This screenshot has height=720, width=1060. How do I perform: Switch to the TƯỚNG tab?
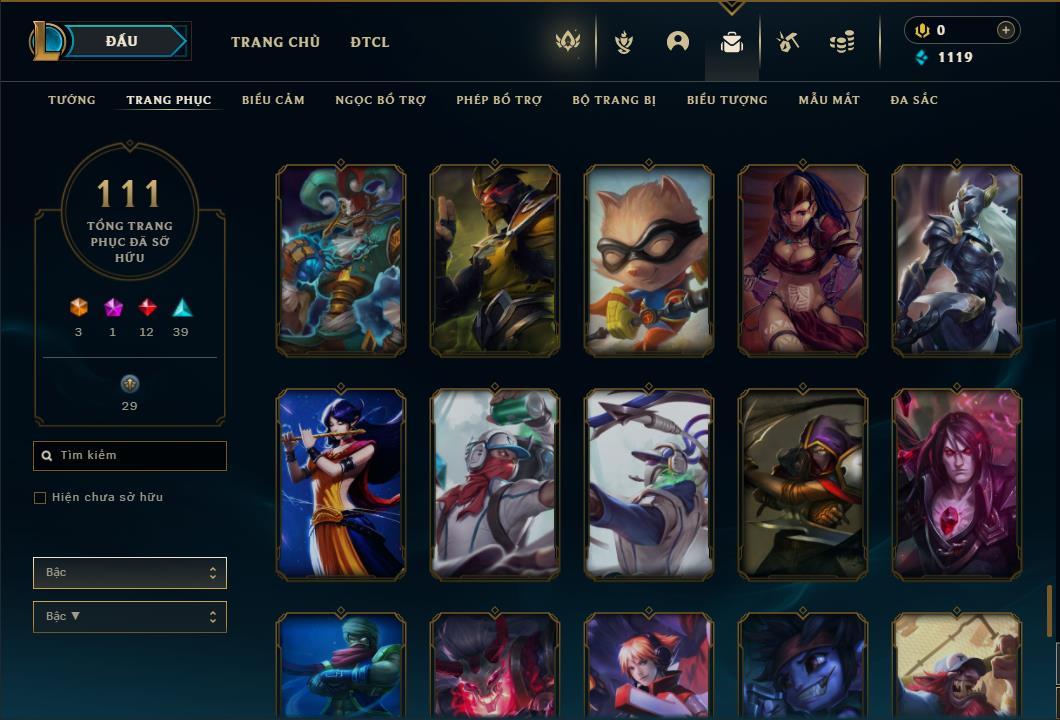[x=72, y=100]
